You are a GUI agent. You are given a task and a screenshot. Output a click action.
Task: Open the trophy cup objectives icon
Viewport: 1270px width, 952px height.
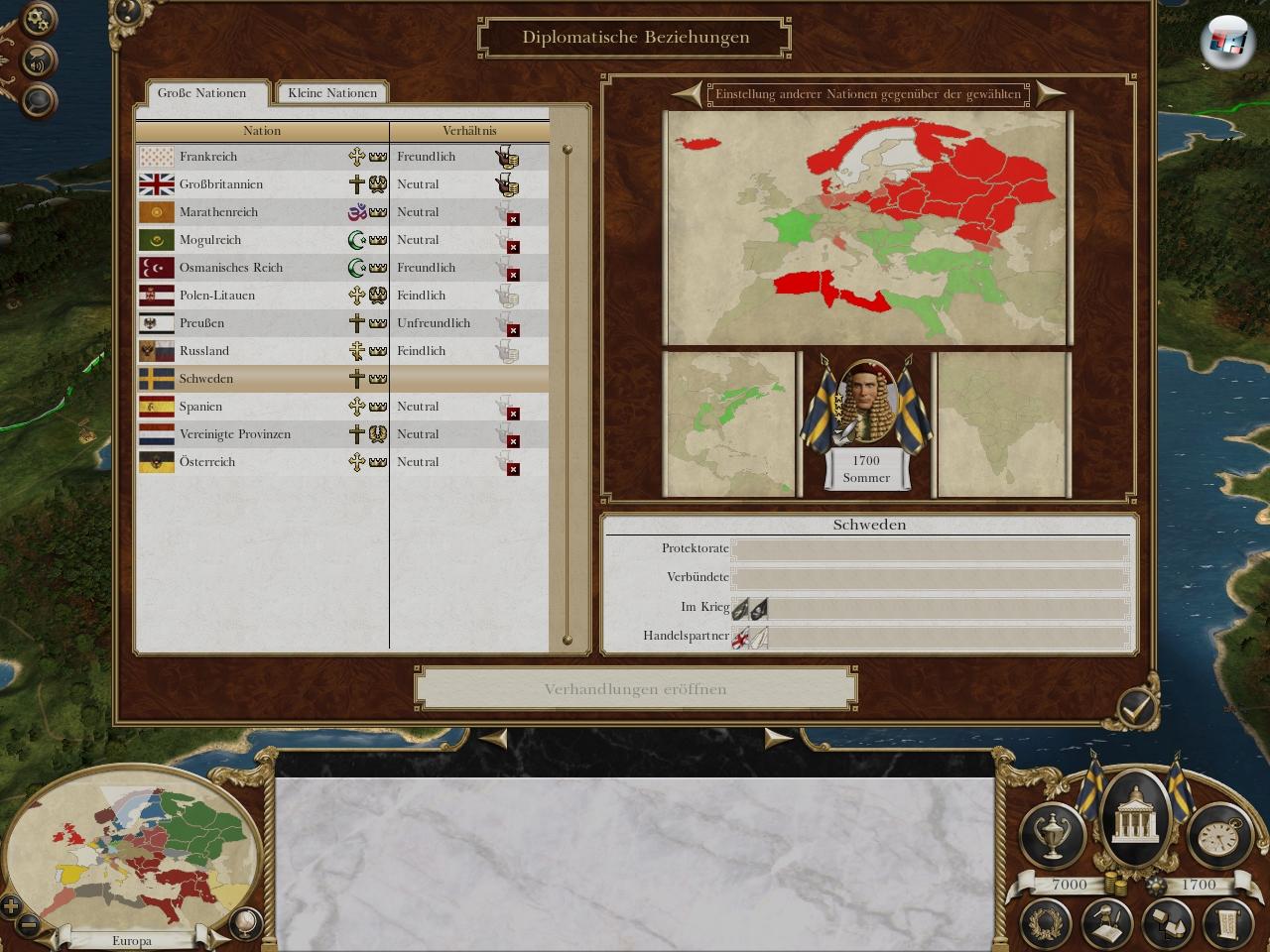click(x=1053, y=835)
